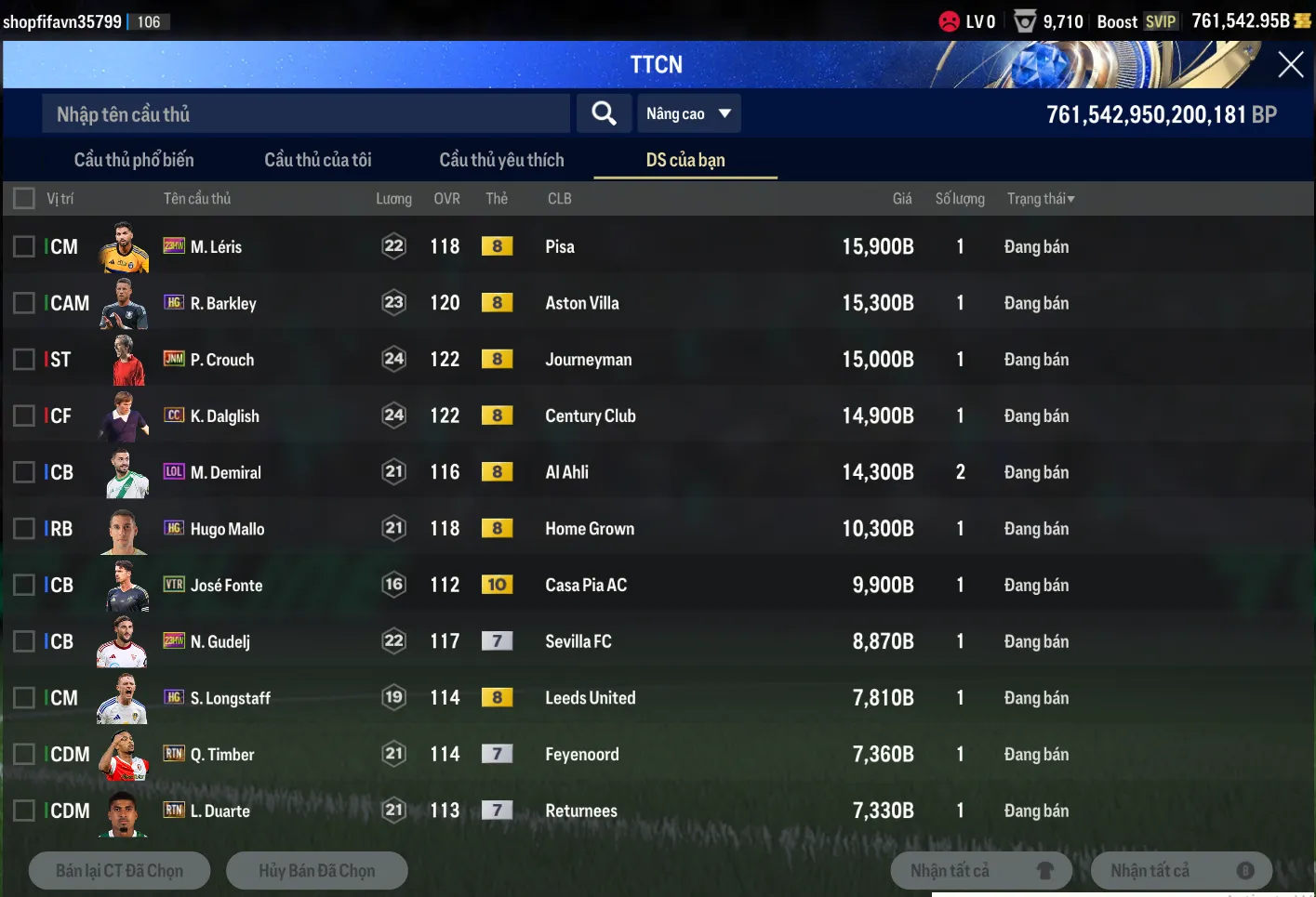Click the Bán lại CT Đã Chọn button

(x=119, y=871)
